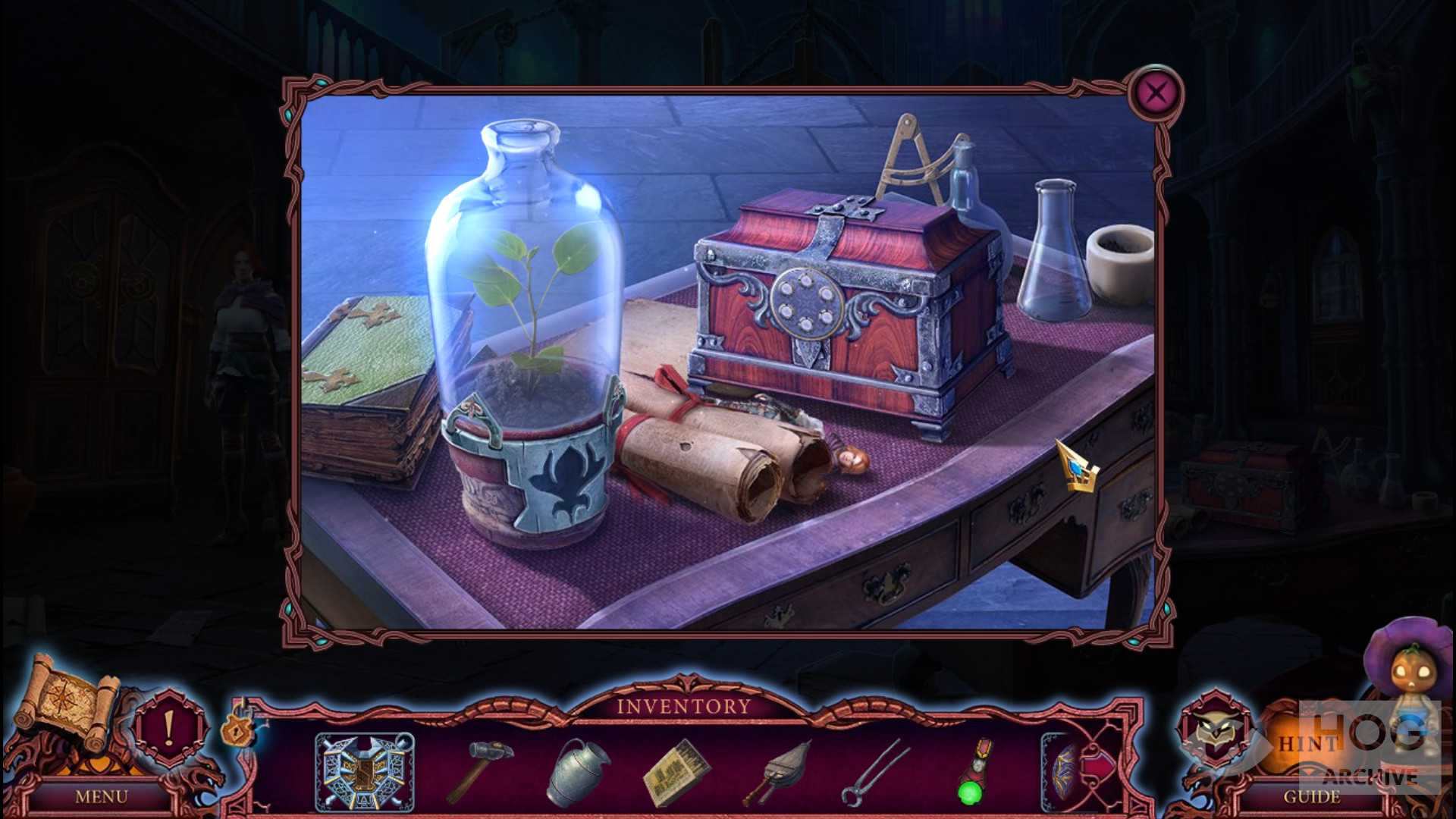1456x819 pixels.
Task: Pick the iron tongs from inventory
Action: click(874, 772)
